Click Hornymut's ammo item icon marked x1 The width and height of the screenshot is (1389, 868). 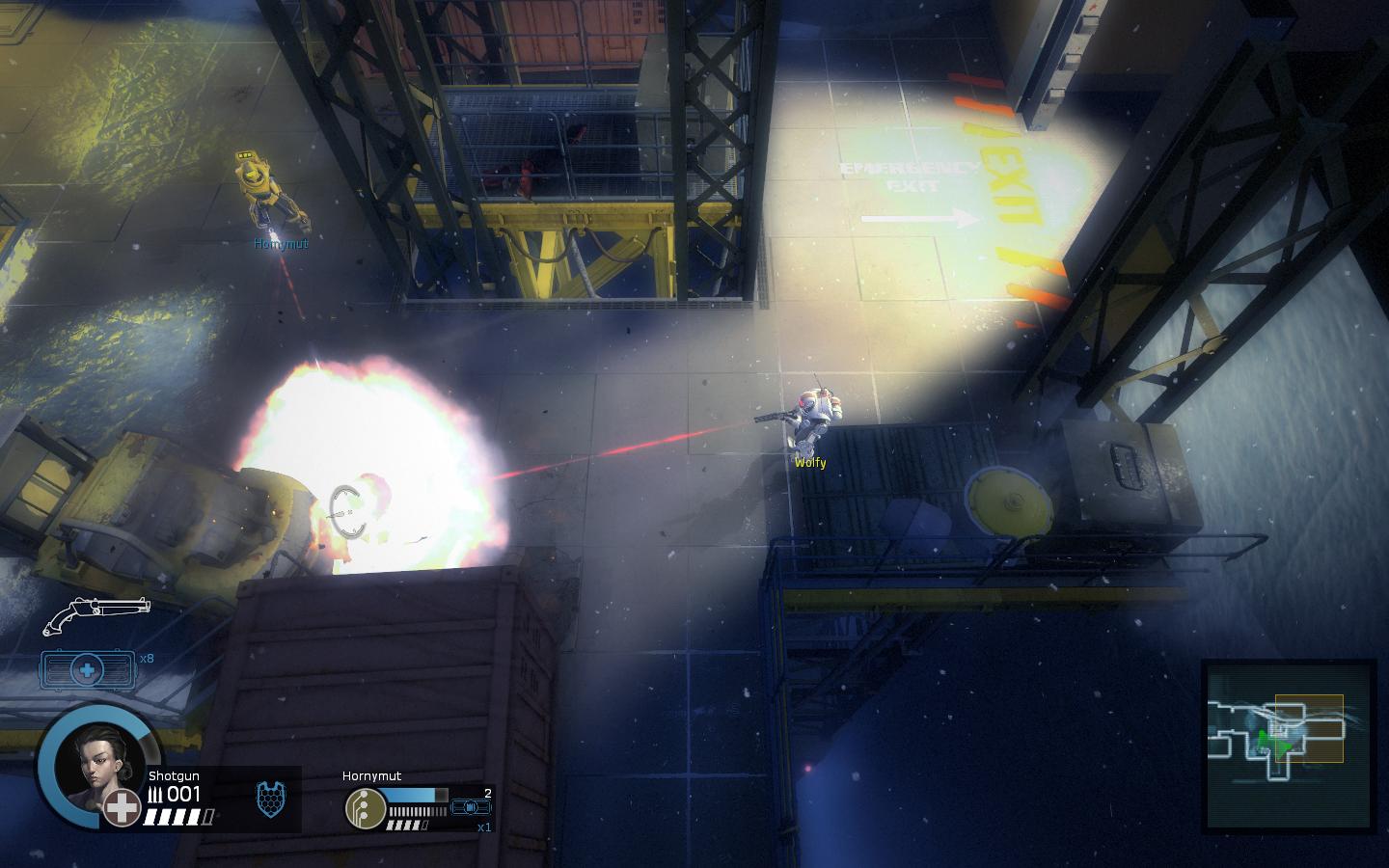tap(472, 806)
